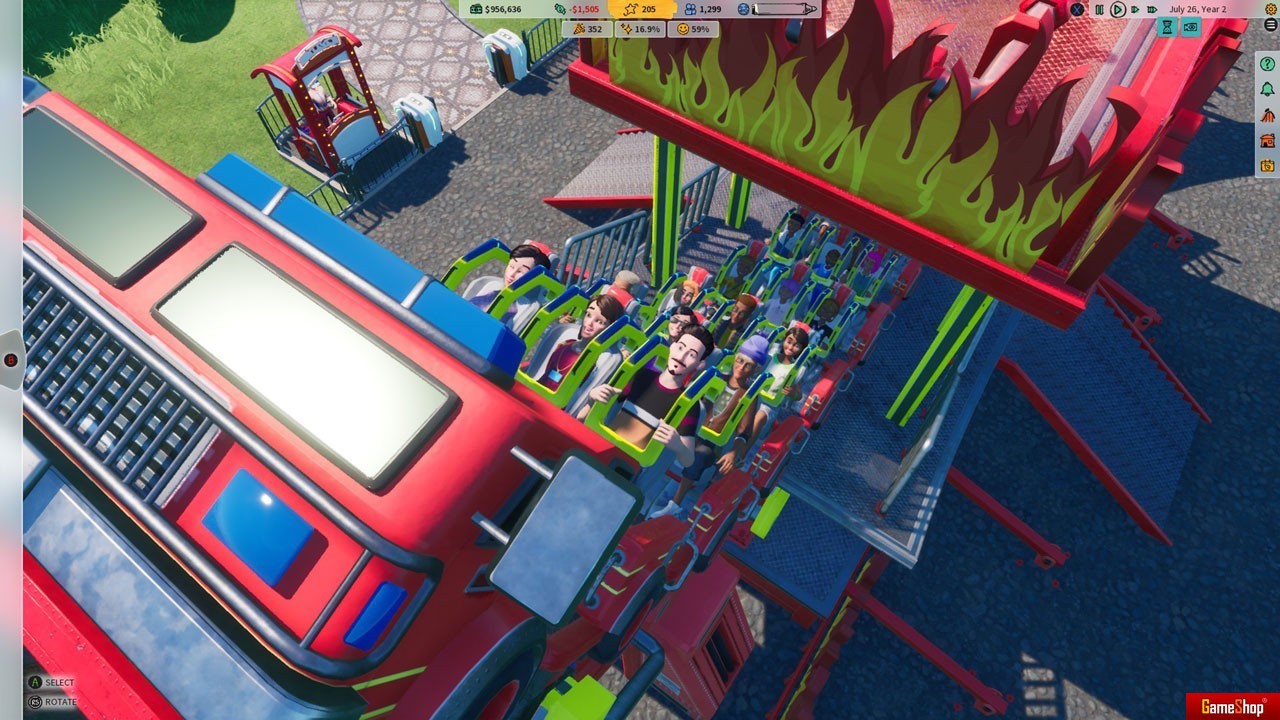View the park rating of 205
The image size is (1280, 720).
(641, 9)
